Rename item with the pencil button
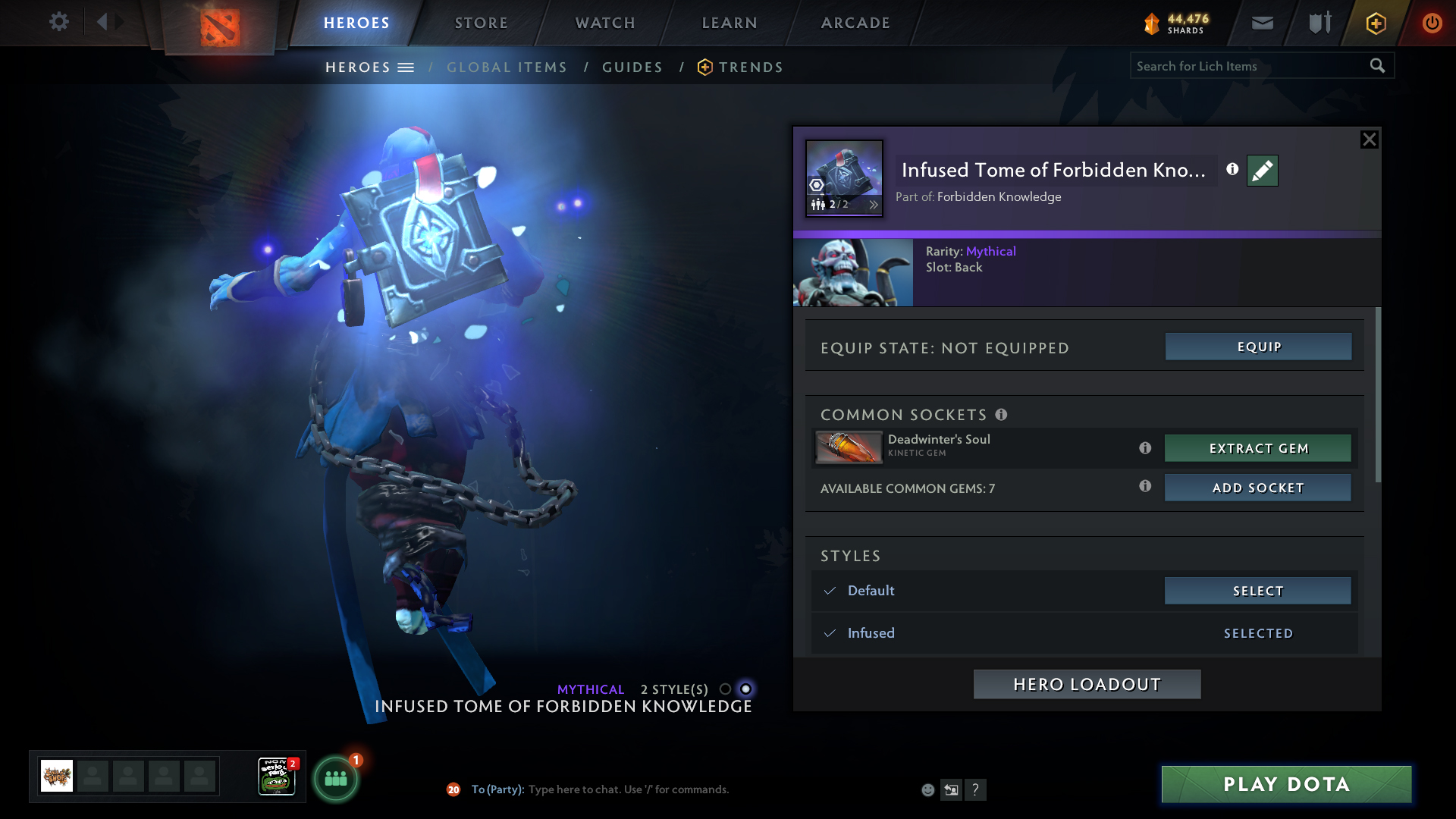The width and height of the screenshot is (1456, 819). click(x=1262, y=171)
